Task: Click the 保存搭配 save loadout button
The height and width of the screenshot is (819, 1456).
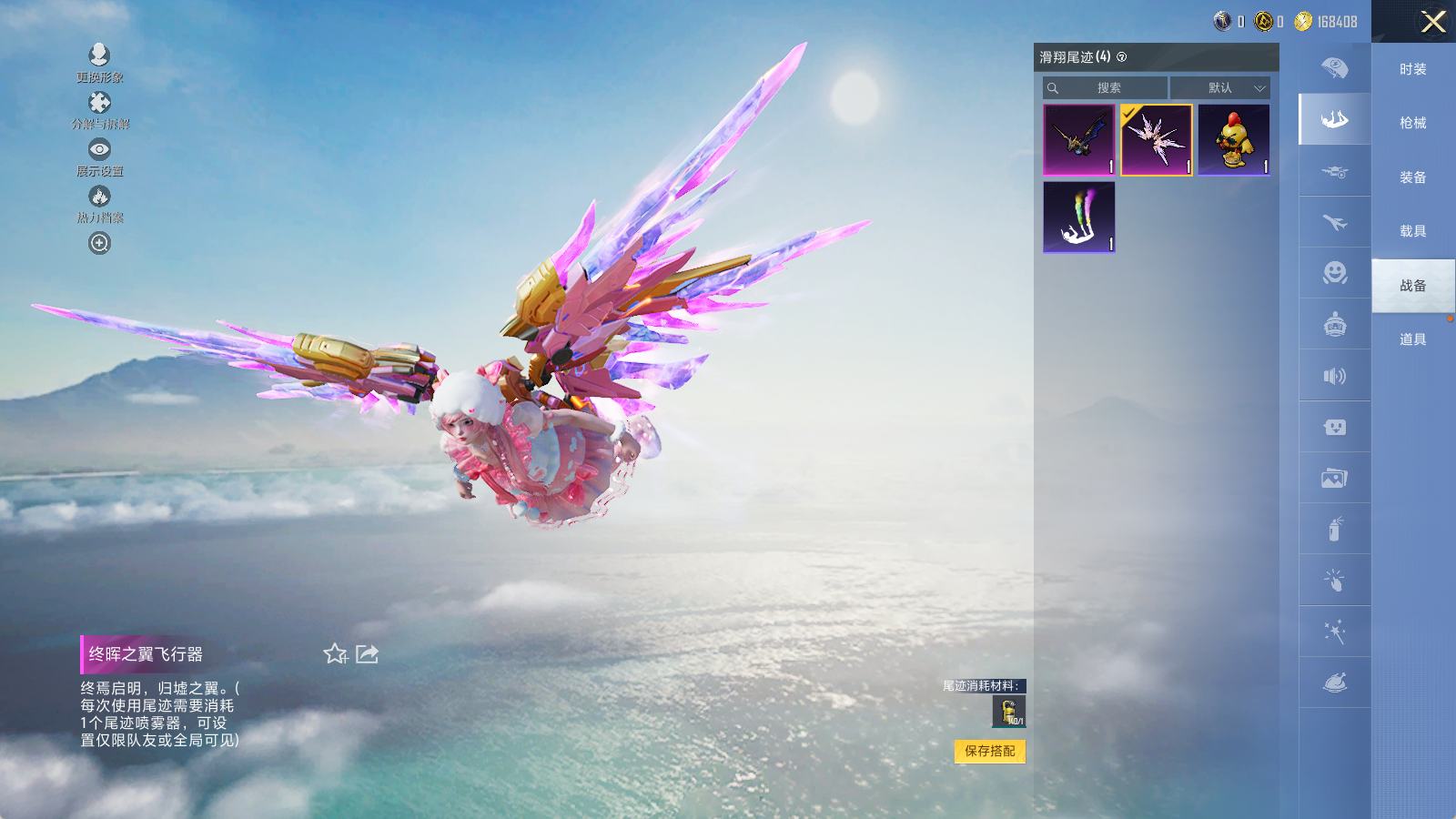Action: point(989,751)
